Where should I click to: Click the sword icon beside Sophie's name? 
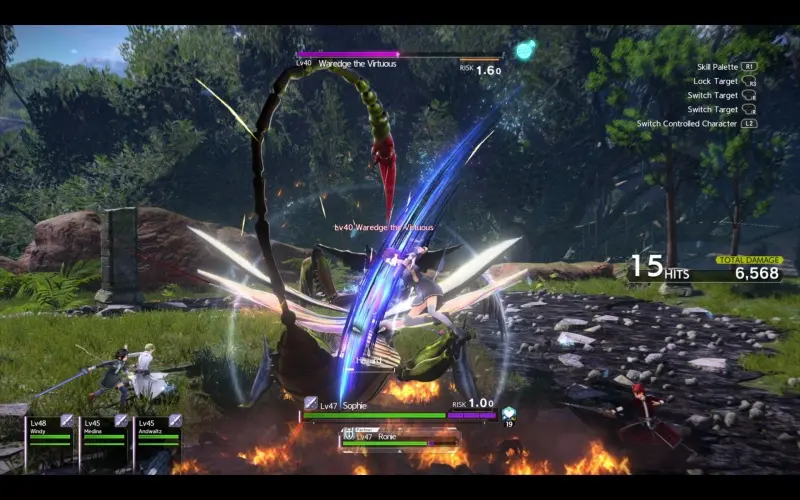pyautogui.click(x=311, y=402)
